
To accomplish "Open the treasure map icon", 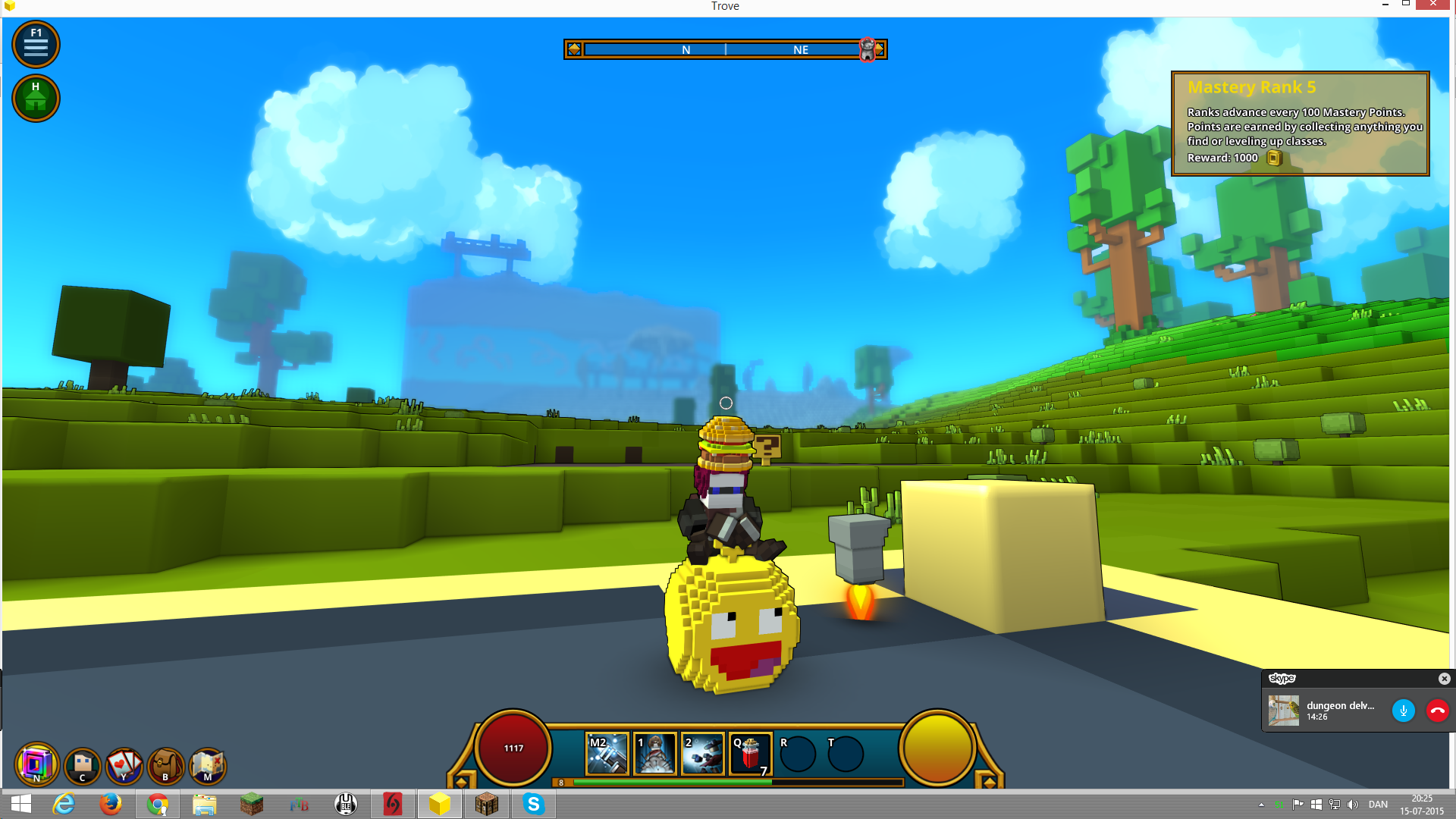I will point(207,764).
